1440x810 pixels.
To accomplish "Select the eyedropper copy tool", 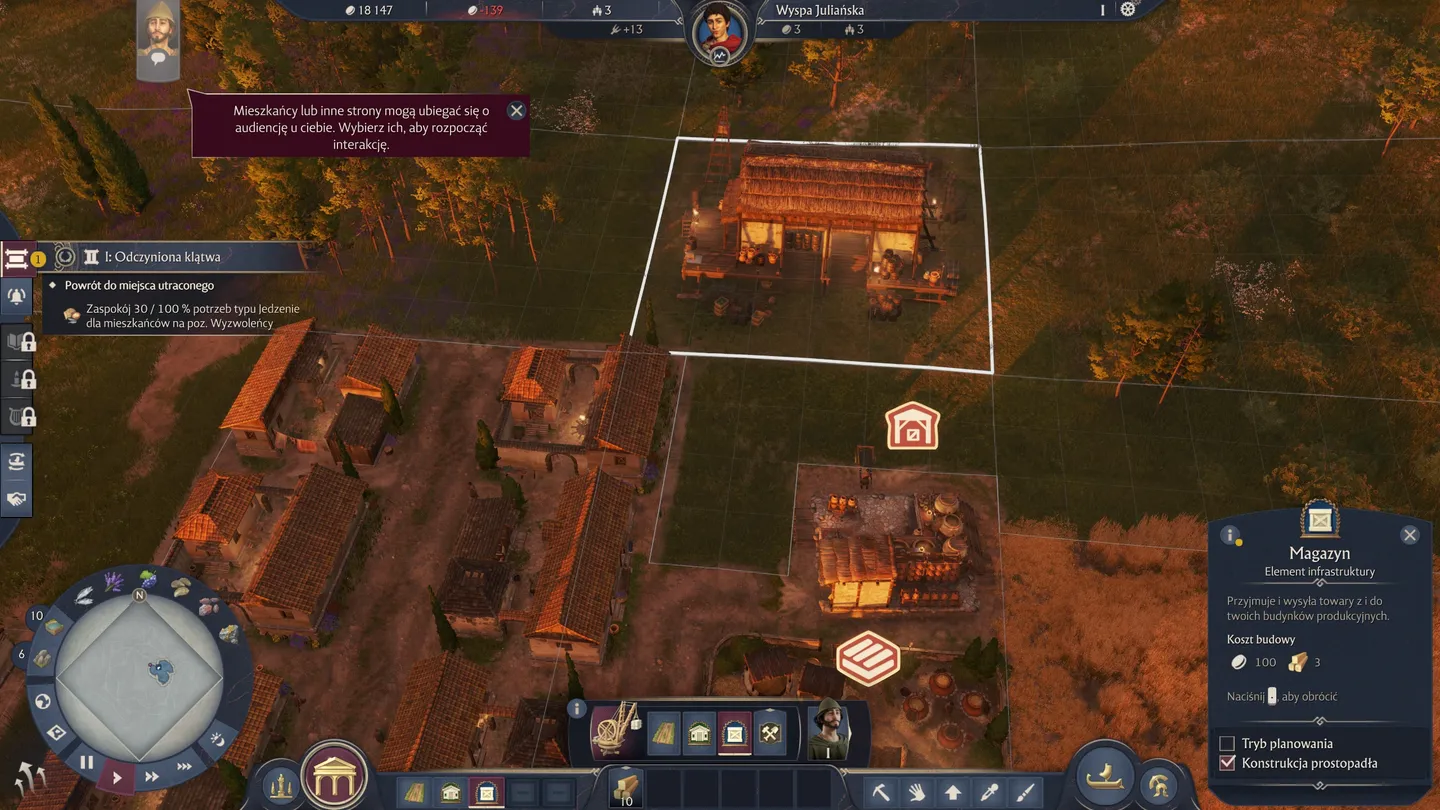I will [989, 792].
